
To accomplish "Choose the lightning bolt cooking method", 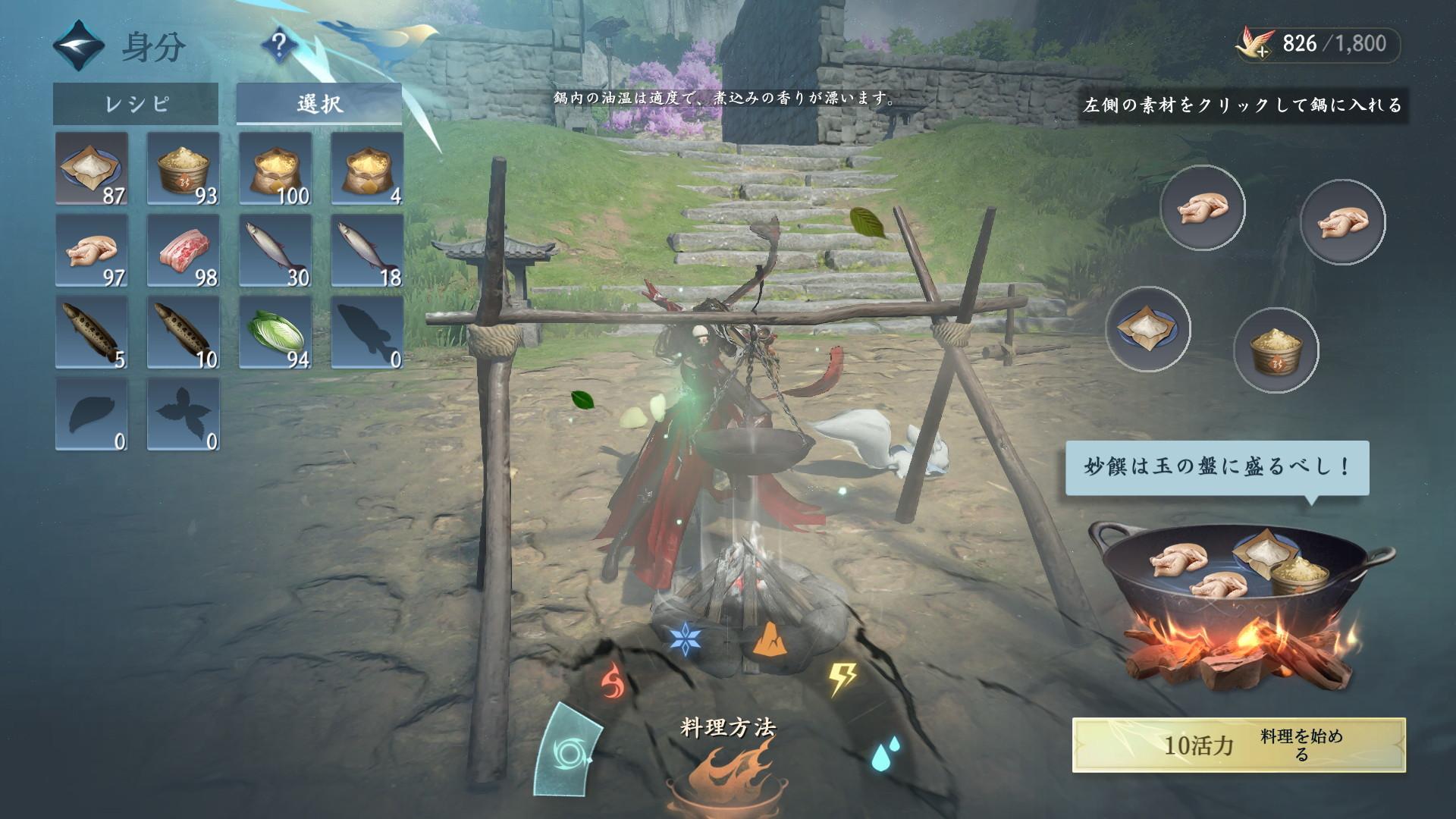I will click(x=842, y=679).
